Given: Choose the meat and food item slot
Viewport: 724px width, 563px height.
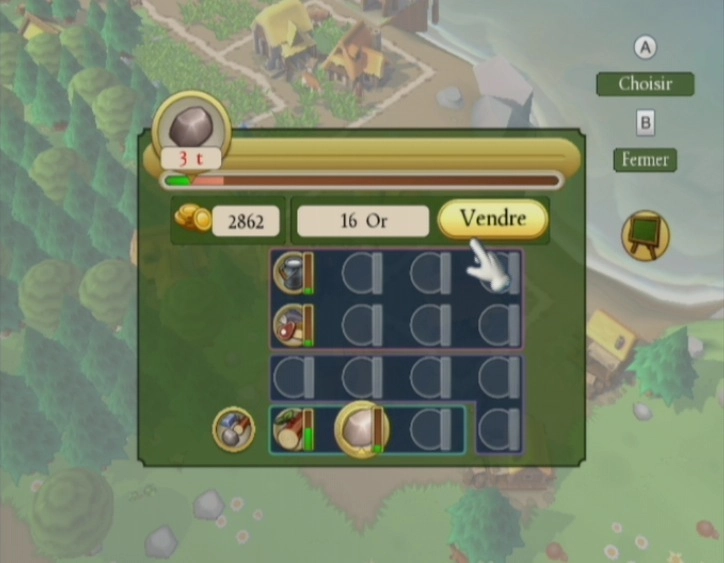Looking at the screenshot, I should [293, 325].
